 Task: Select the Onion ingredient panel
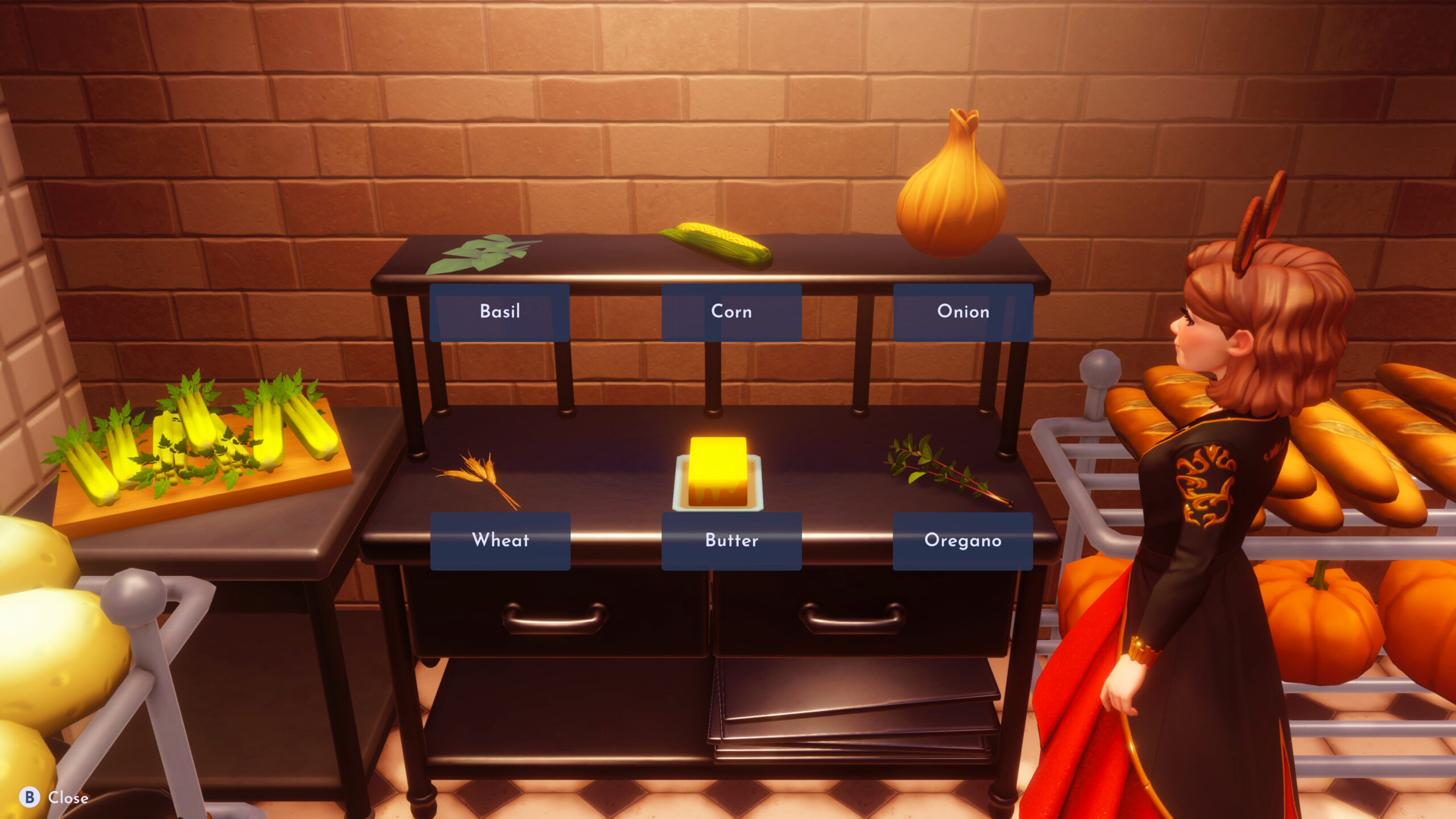coord(962,311)
